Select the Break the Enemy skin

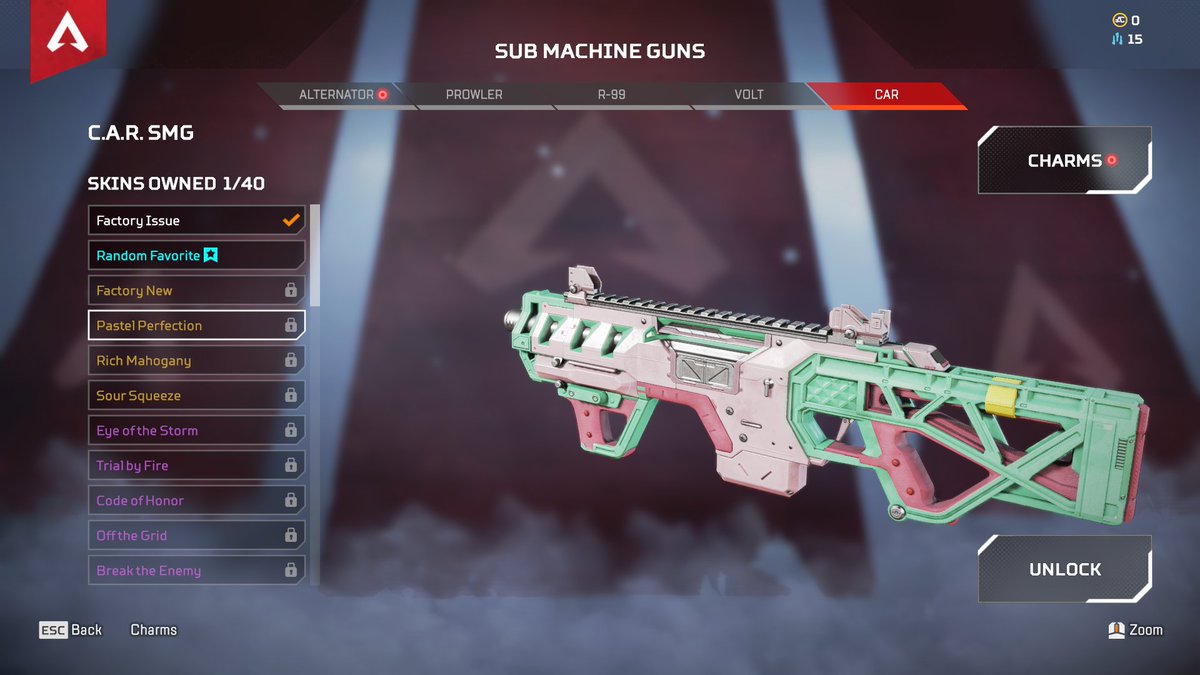coord(196,571)
